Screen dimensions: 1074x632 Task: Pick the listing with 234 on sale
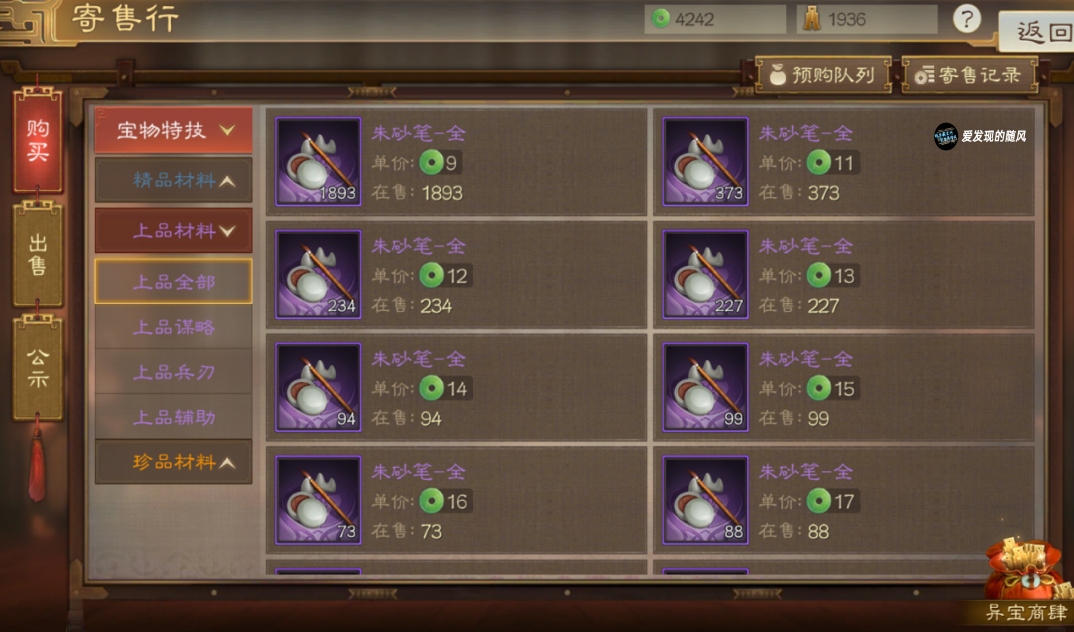click(457, 275)
